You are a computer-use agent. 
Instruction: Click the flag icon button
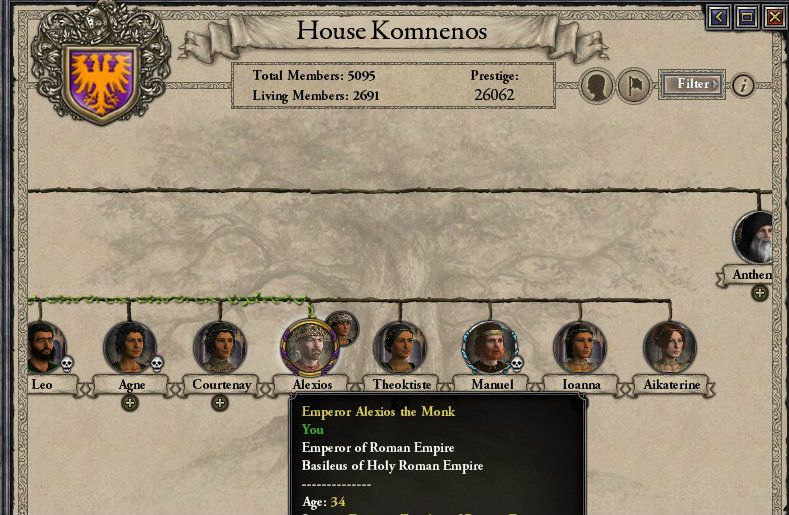point(633,86)
